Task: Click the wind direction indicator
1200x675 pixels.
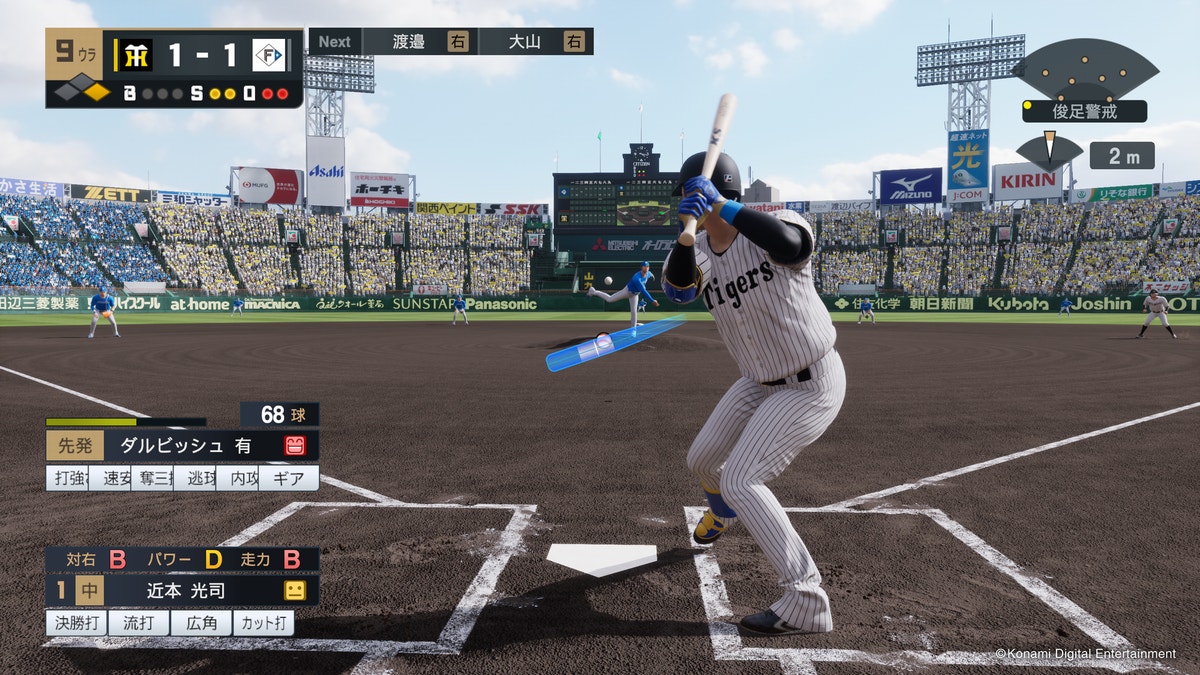Action: point(1049,152)
